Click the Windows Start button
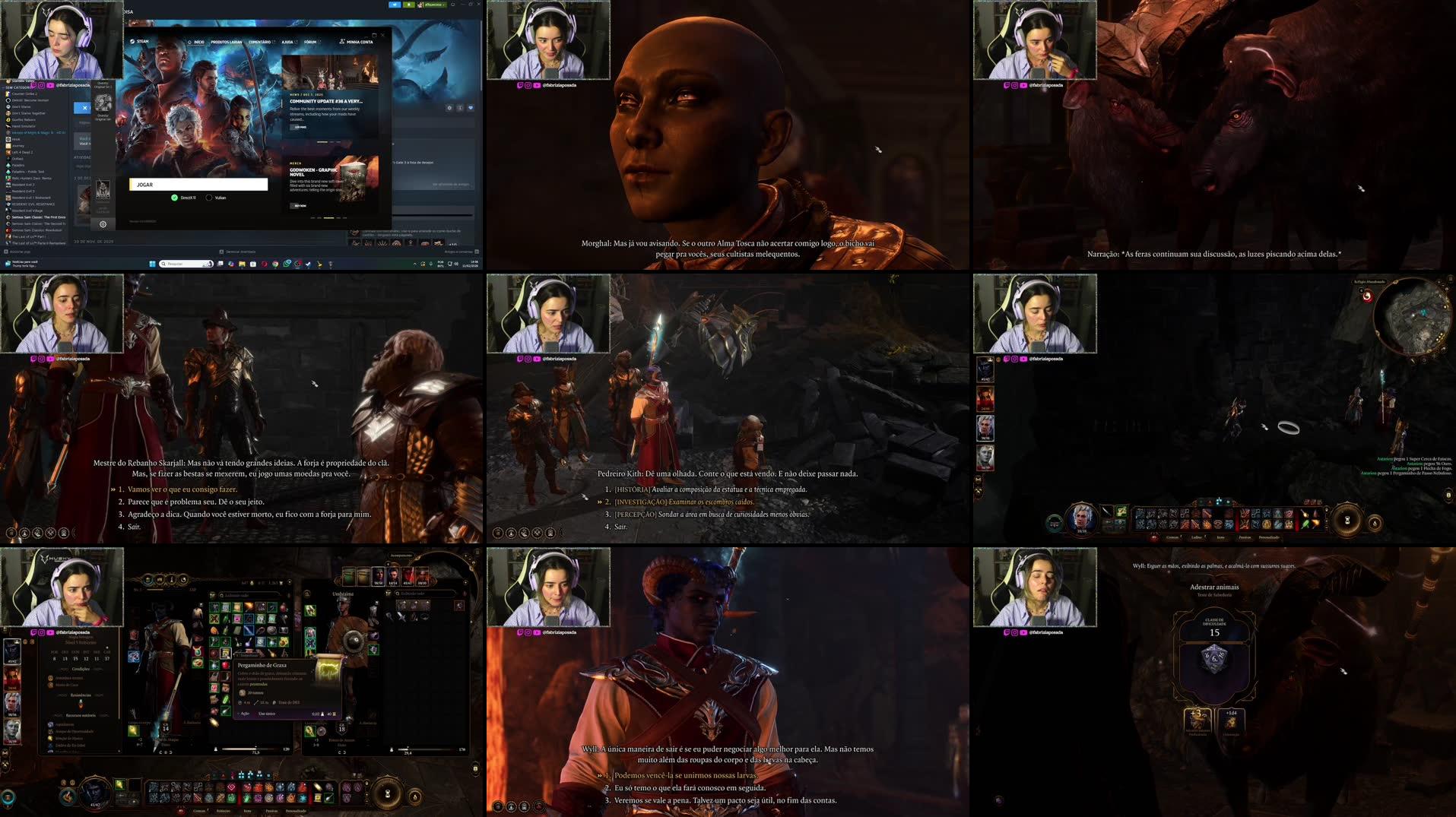The width and height of the screenshot is (1456, 817). coord(152,264)
